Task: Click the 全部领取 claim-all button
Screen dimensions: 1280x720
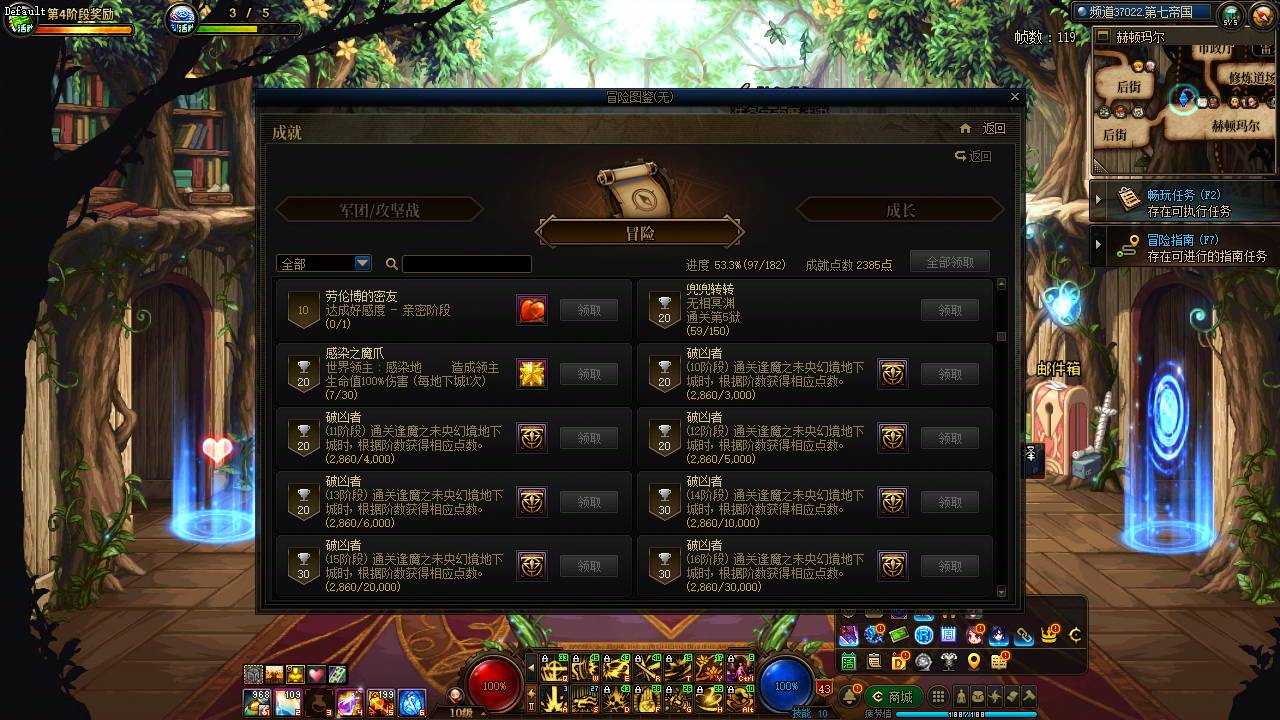Action: (x=949, y=261)
